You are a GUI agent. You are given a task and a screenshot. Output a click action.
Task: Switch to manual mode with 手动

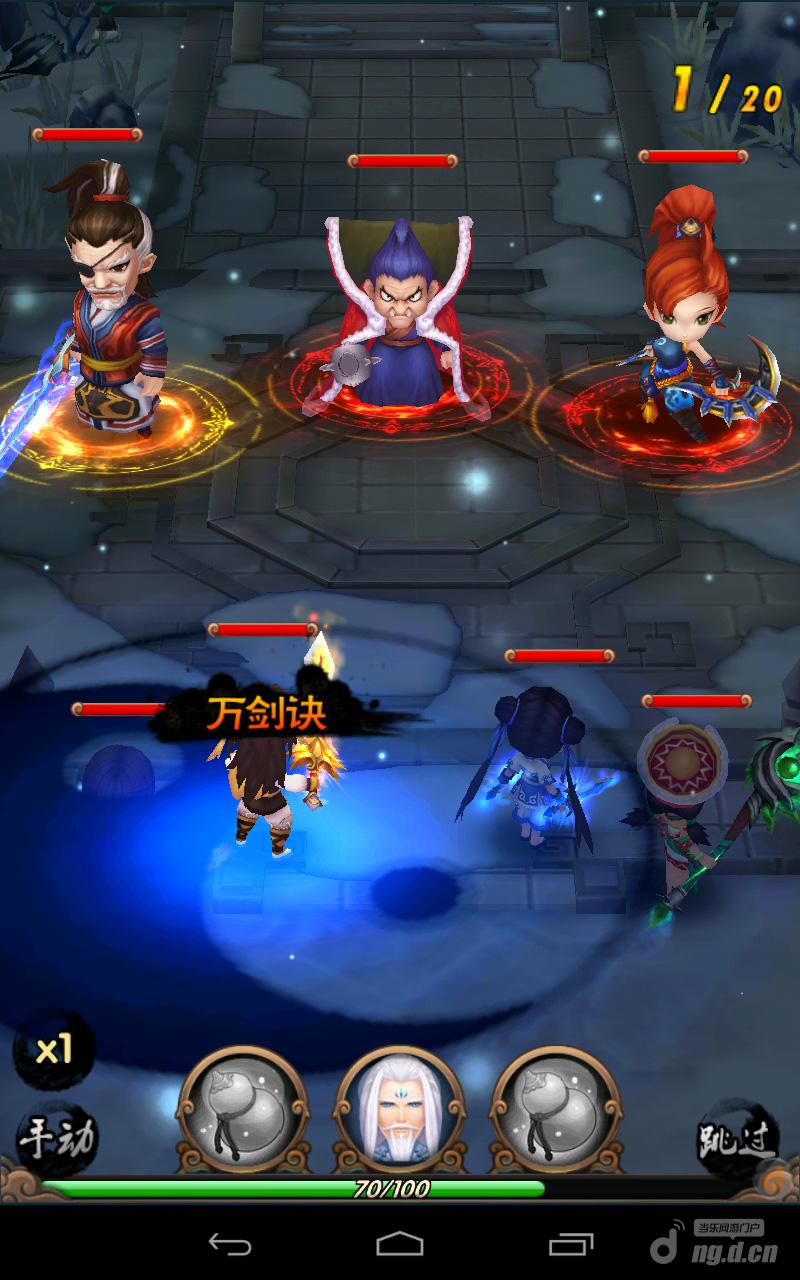coord(57,1138)
